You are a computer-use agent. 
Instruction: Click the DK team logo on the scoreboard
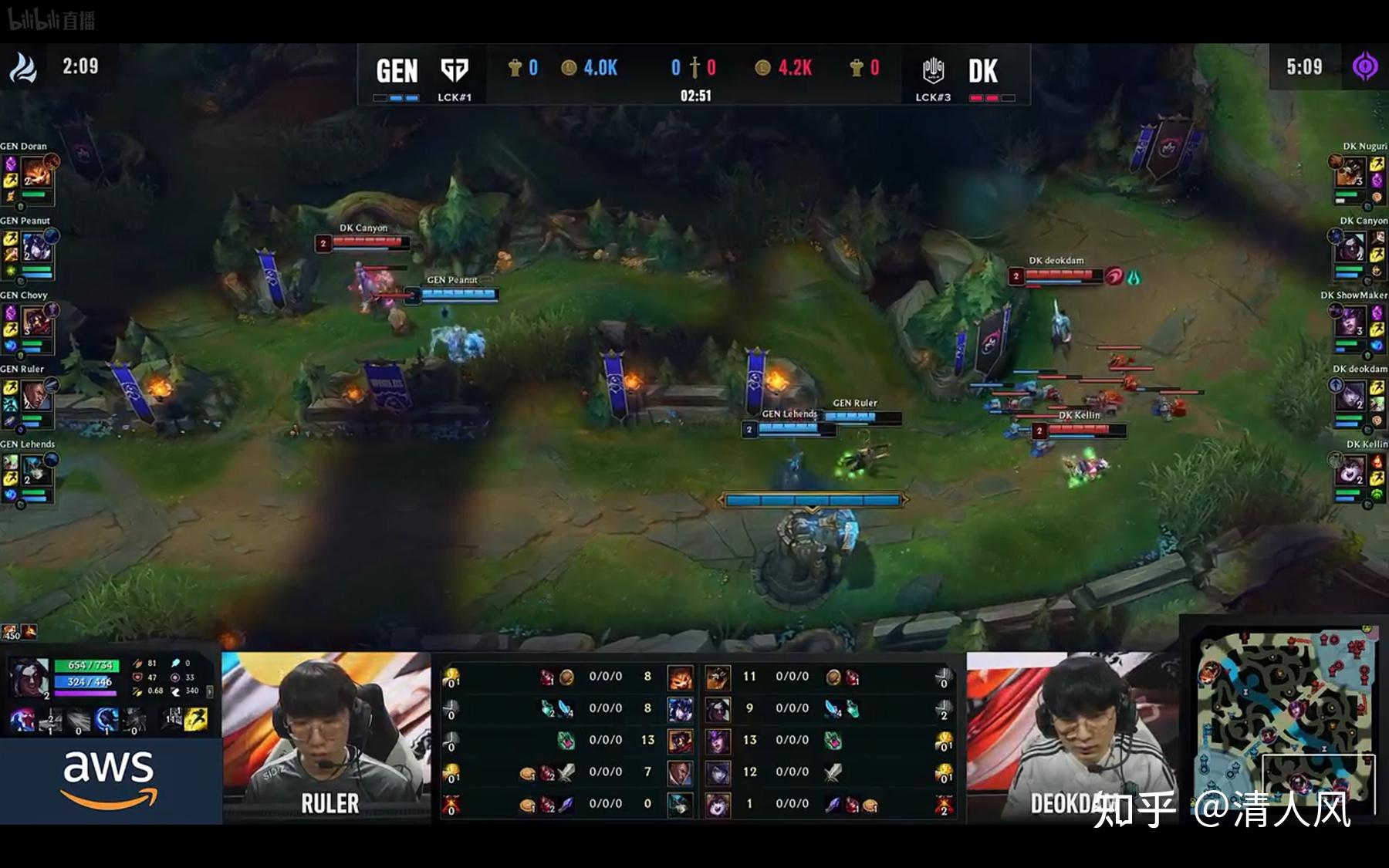point(933,70)
